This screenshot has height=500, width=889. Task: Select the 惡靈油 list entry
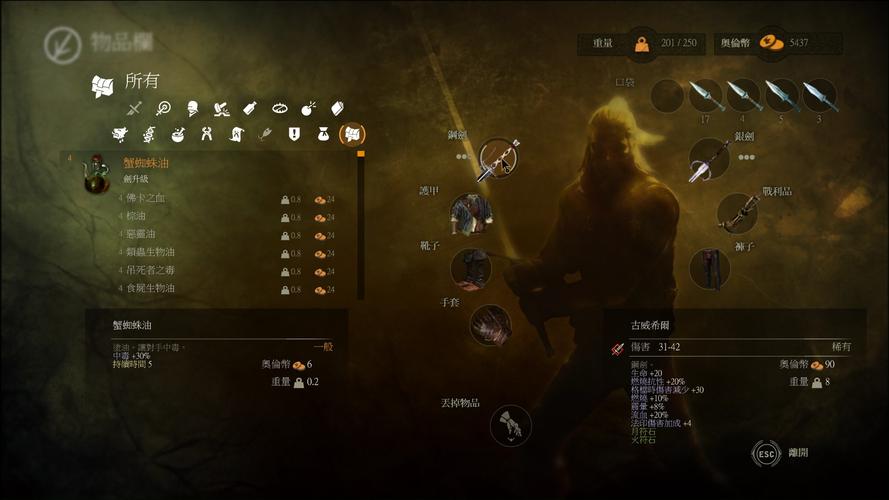200,234
